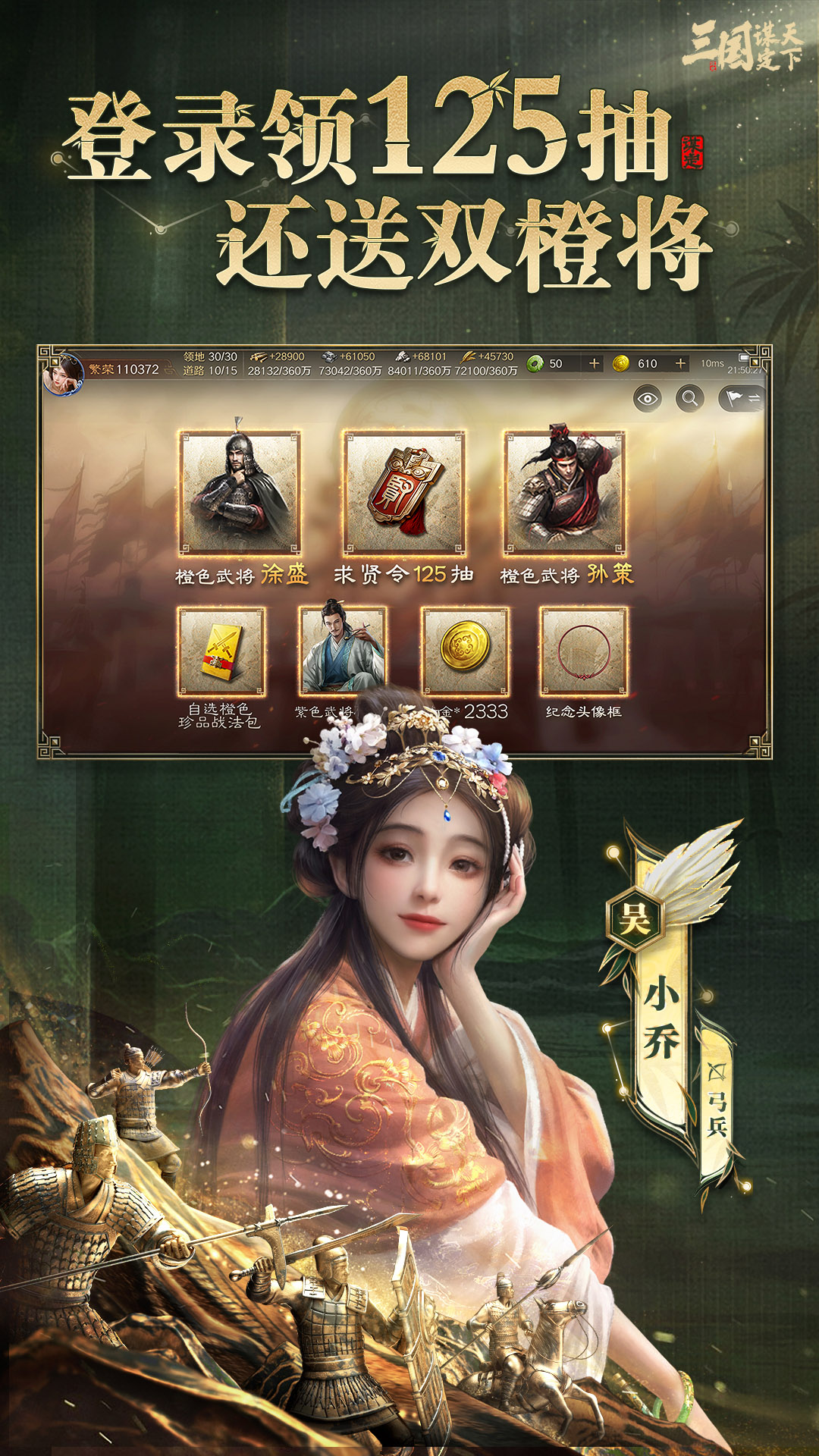Open the player avatar profile

click(64, 374)
